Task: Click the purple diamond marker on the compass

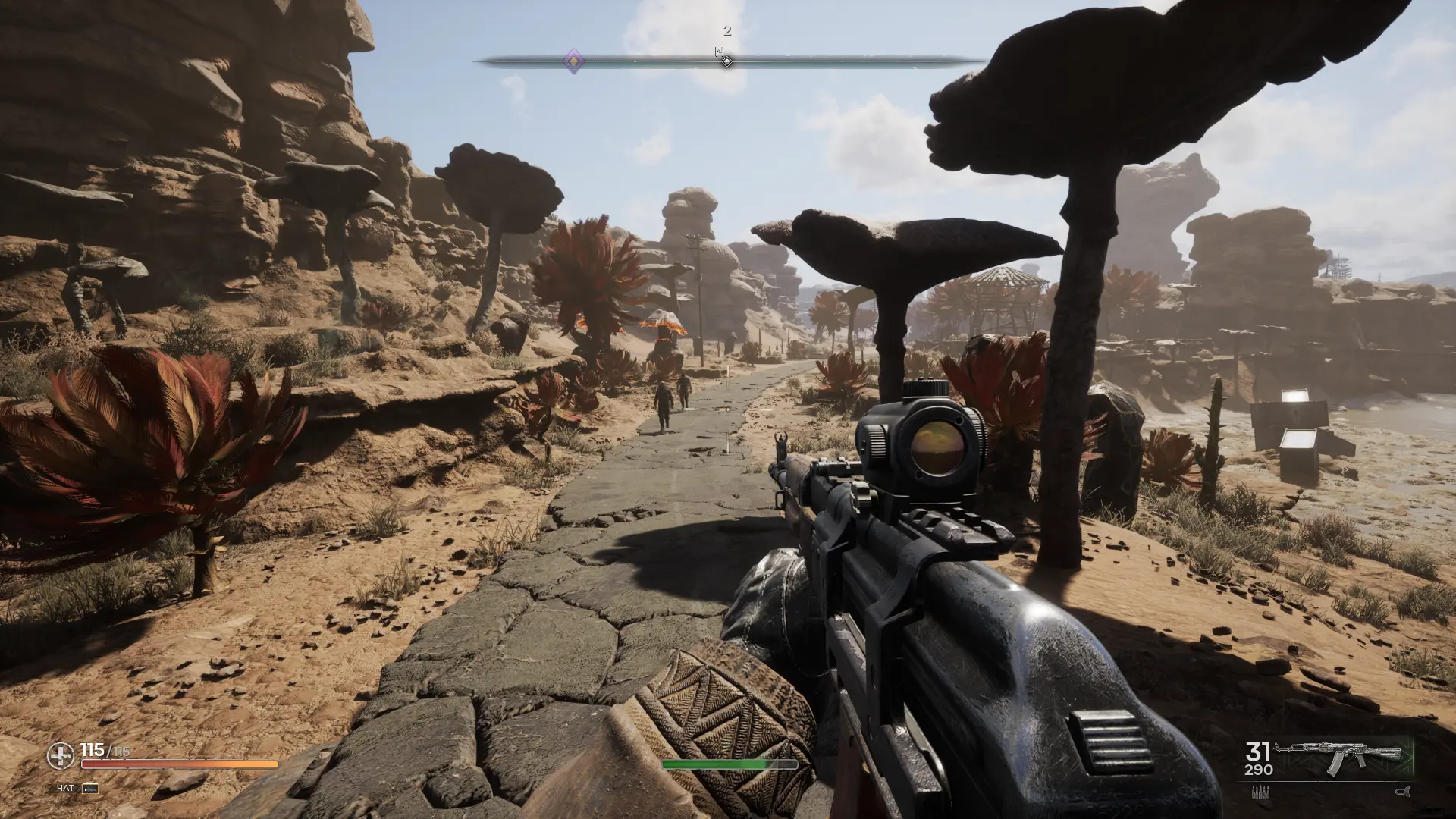Action: pos(574,60)
